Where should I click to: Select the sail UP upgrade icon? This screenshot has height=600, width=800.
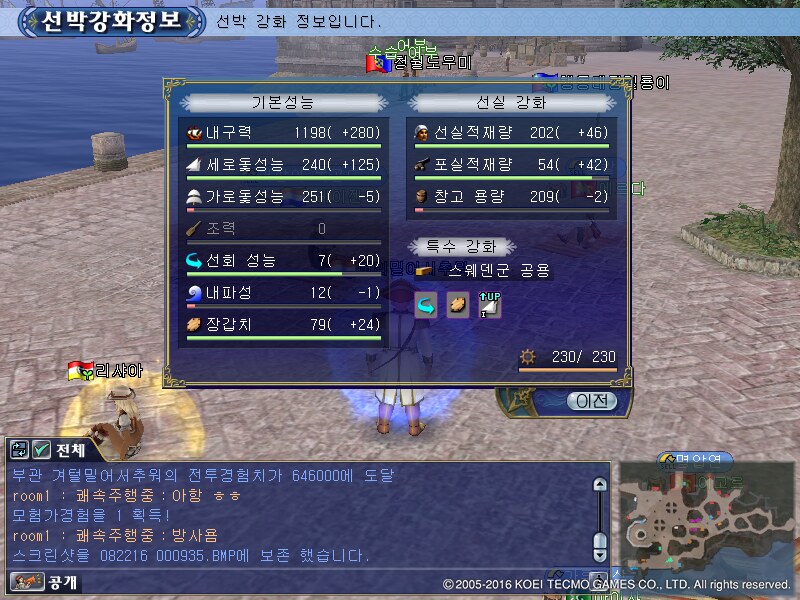click(x=489, y=305)
